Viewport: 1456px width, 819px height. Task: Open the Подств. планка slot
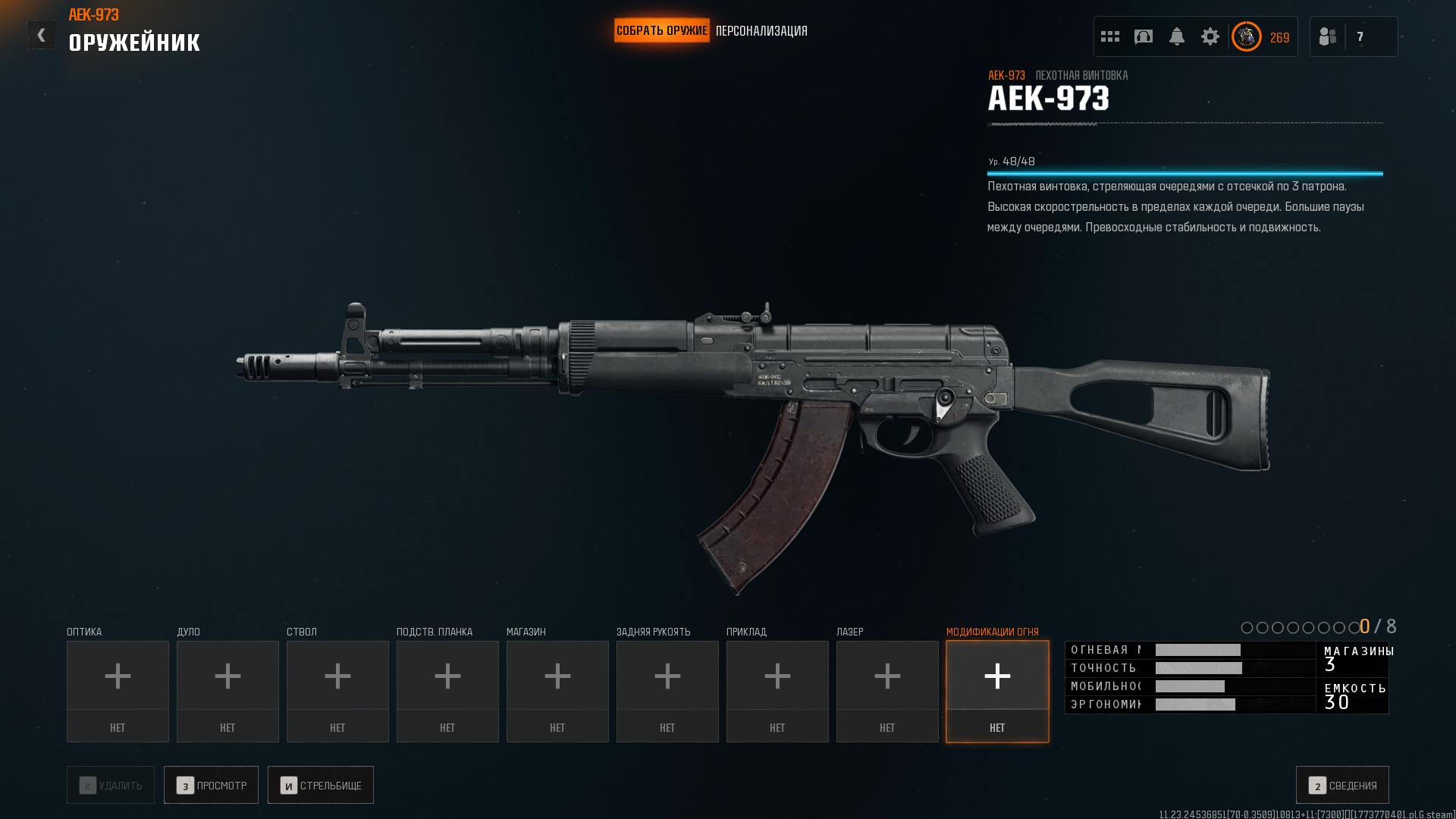[447, 691]
